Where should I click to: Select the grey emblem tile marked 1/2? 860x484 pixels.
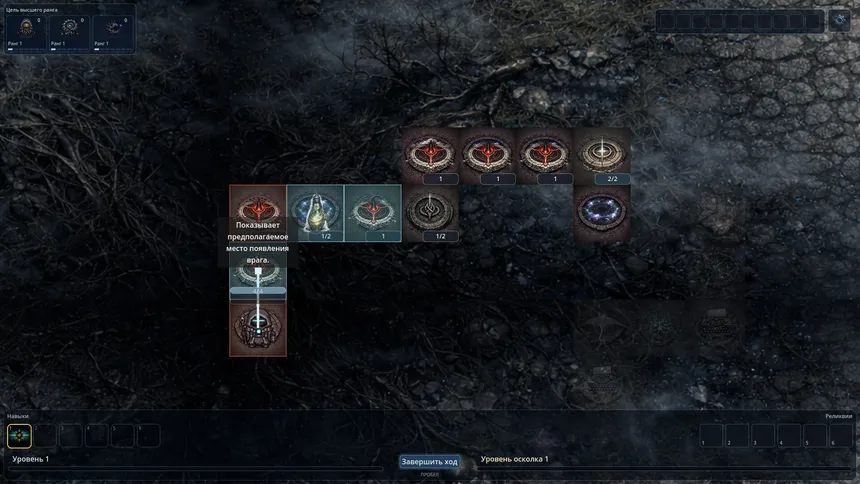coord(431,212)
